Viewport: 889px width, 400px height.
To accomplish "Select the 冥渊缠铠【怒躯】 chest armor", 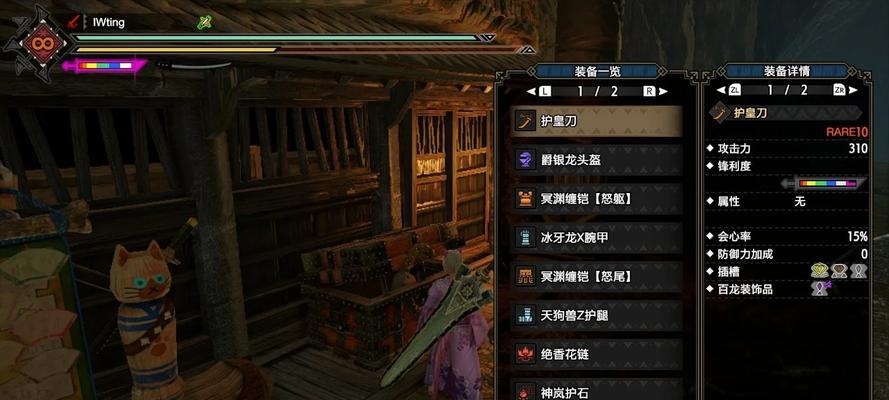I will 597,198.
